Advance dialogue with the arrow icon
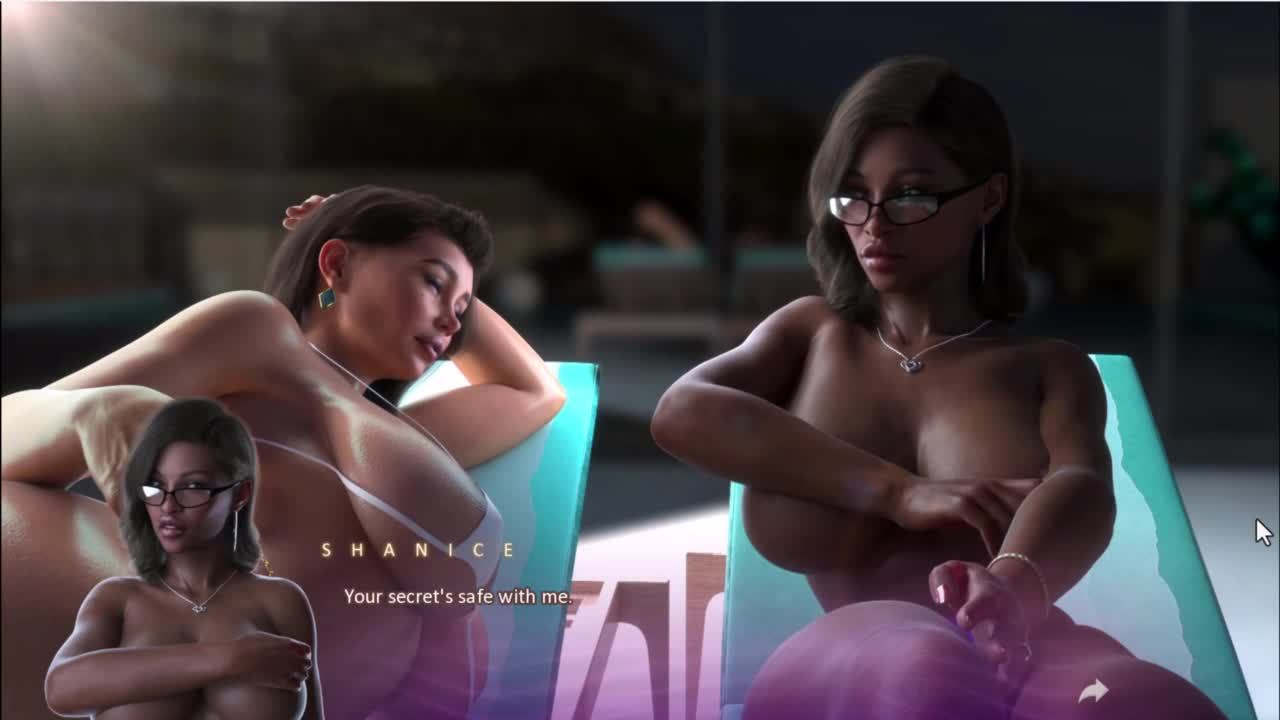 coord(1093,690)
